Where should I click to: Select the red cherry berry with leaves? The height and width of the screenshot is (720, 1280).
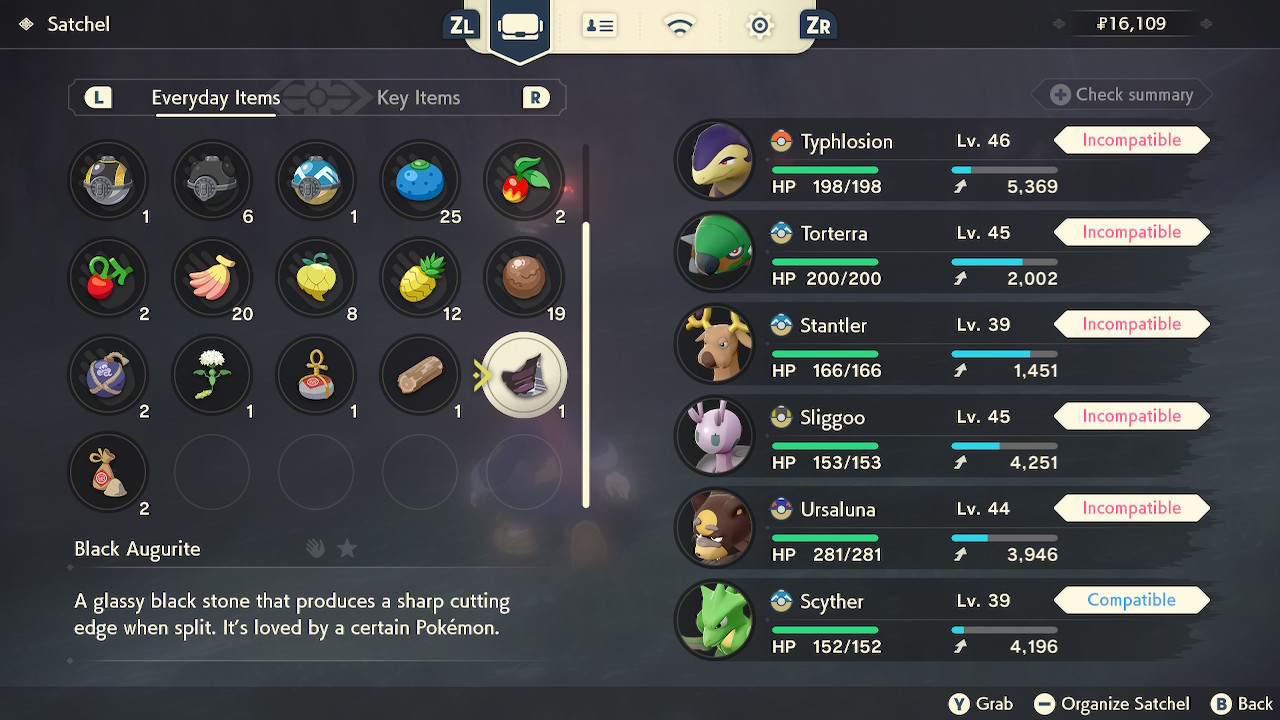coord(523,181)
